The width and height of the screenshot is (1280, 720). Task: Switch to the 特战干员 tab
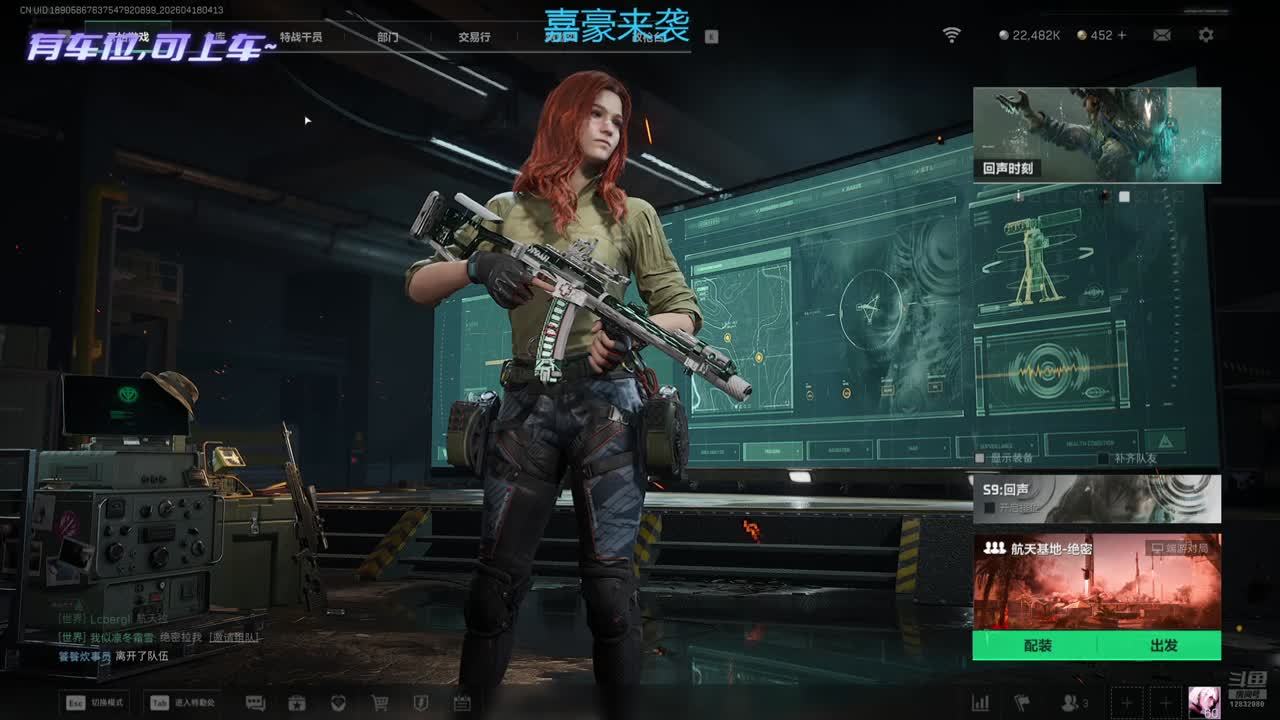301,37
